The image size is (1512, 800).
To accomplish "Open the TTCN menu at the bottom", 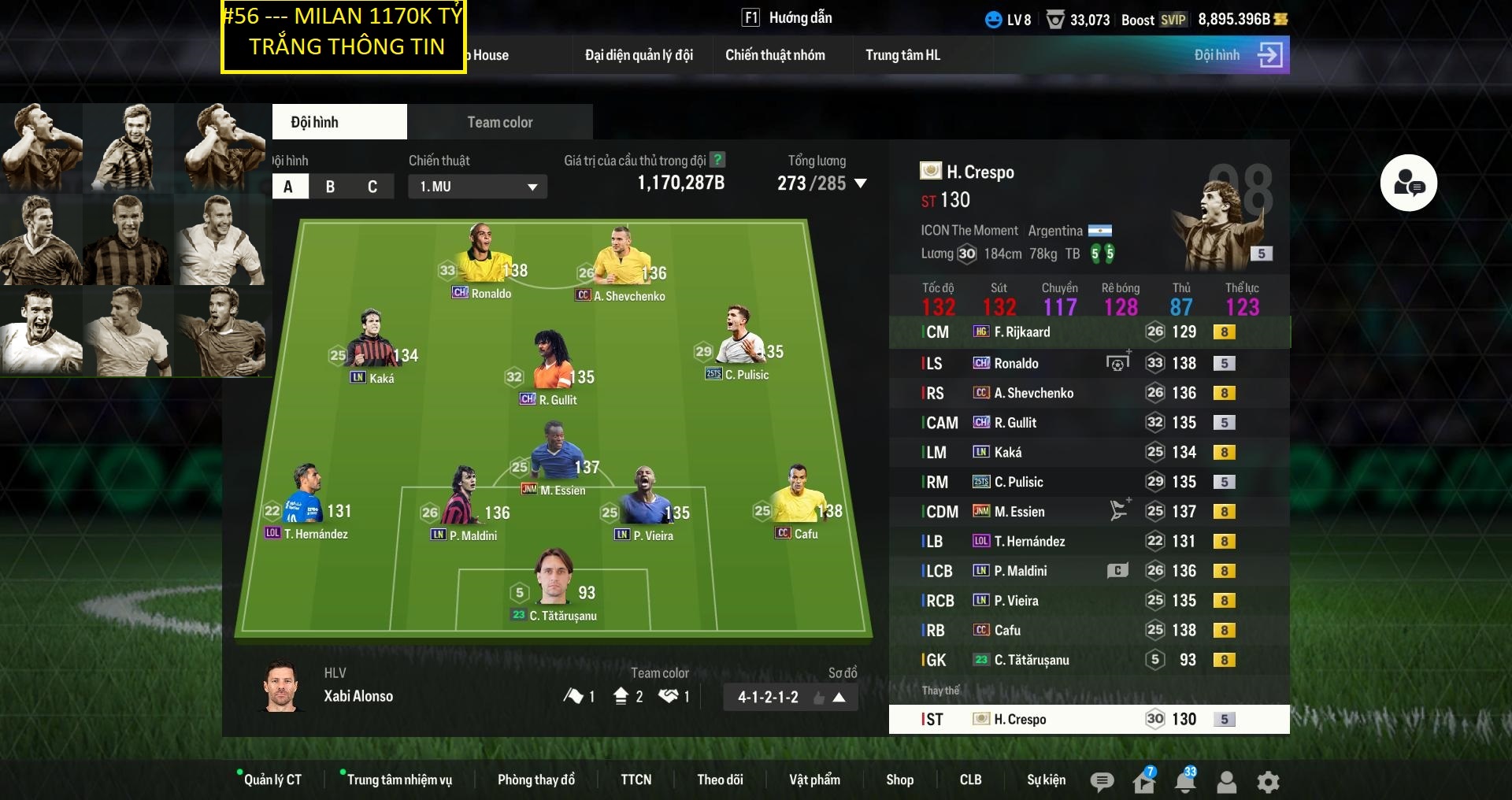I will (x=636, y=780).
